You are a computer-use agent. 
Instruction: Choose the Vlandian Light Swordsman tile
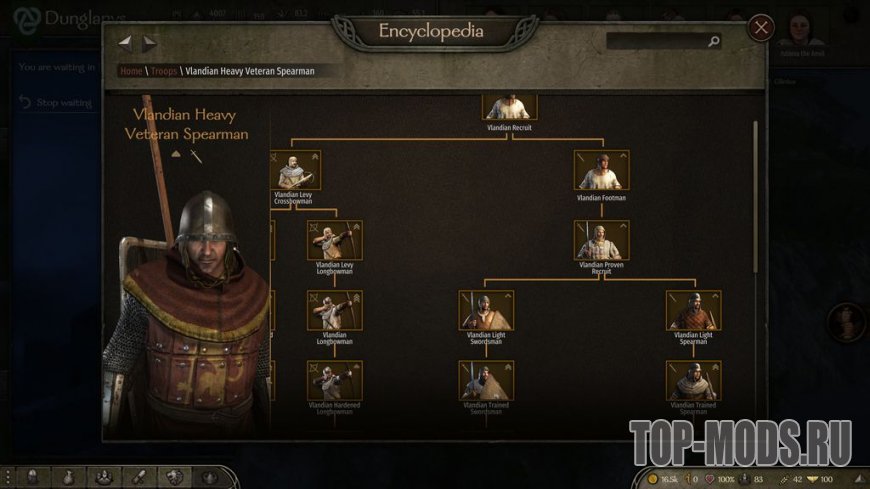click(x=486, y=311)
